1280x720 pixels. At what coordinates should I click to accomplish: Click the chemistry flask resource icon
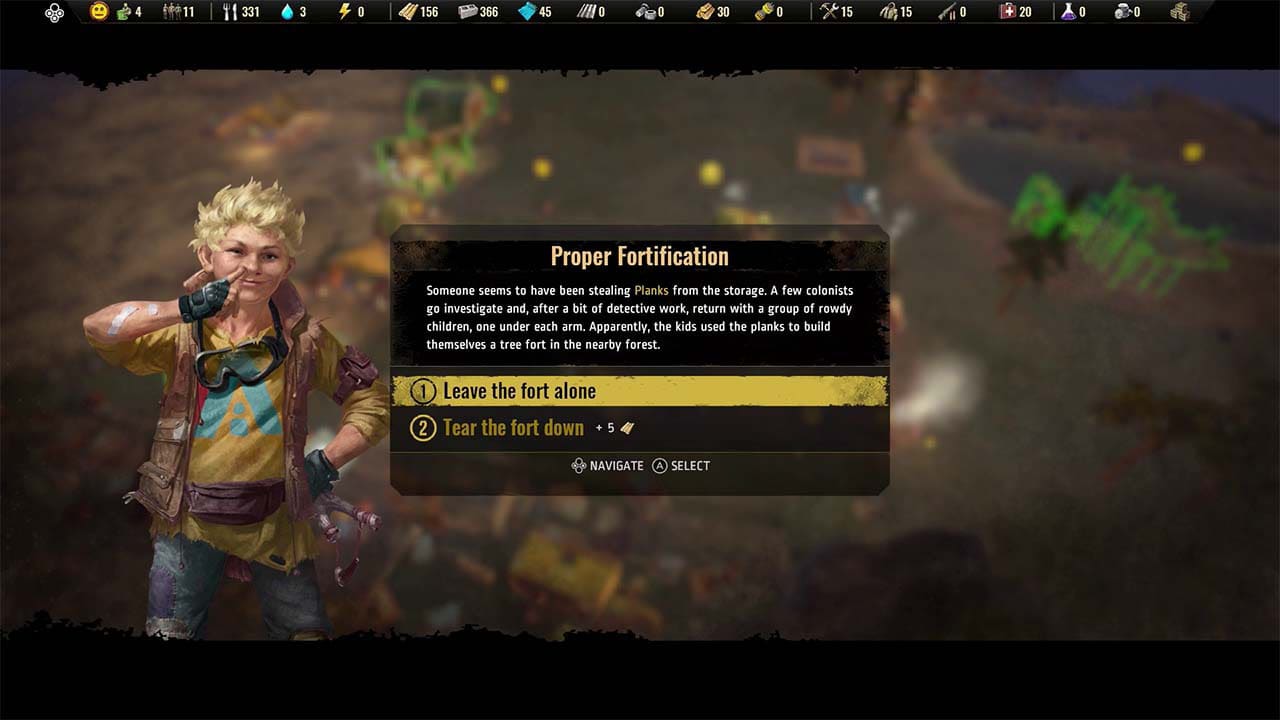coord(1068,13)
